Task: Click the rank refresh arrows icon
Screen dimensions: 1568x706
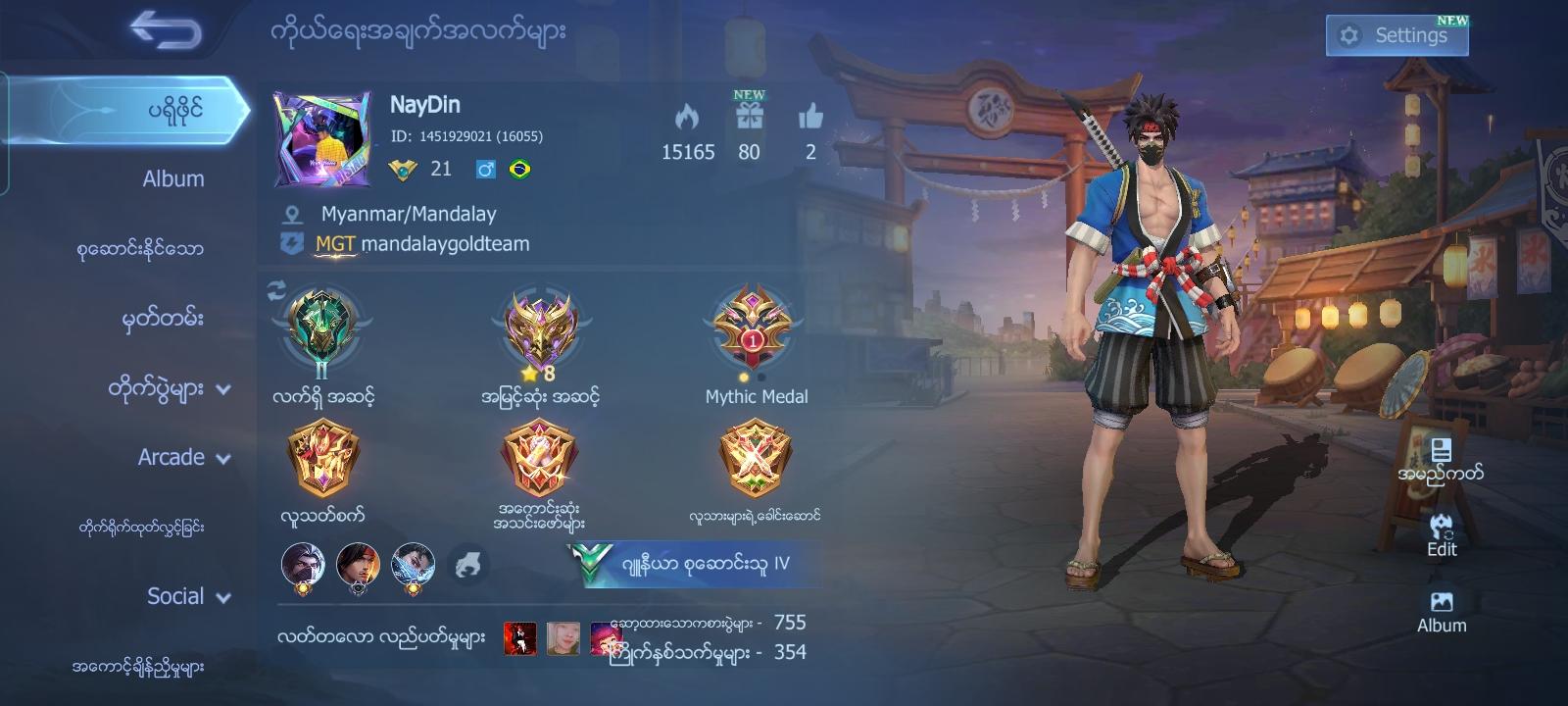Action: pyautogui.click(x=274, y=289)
